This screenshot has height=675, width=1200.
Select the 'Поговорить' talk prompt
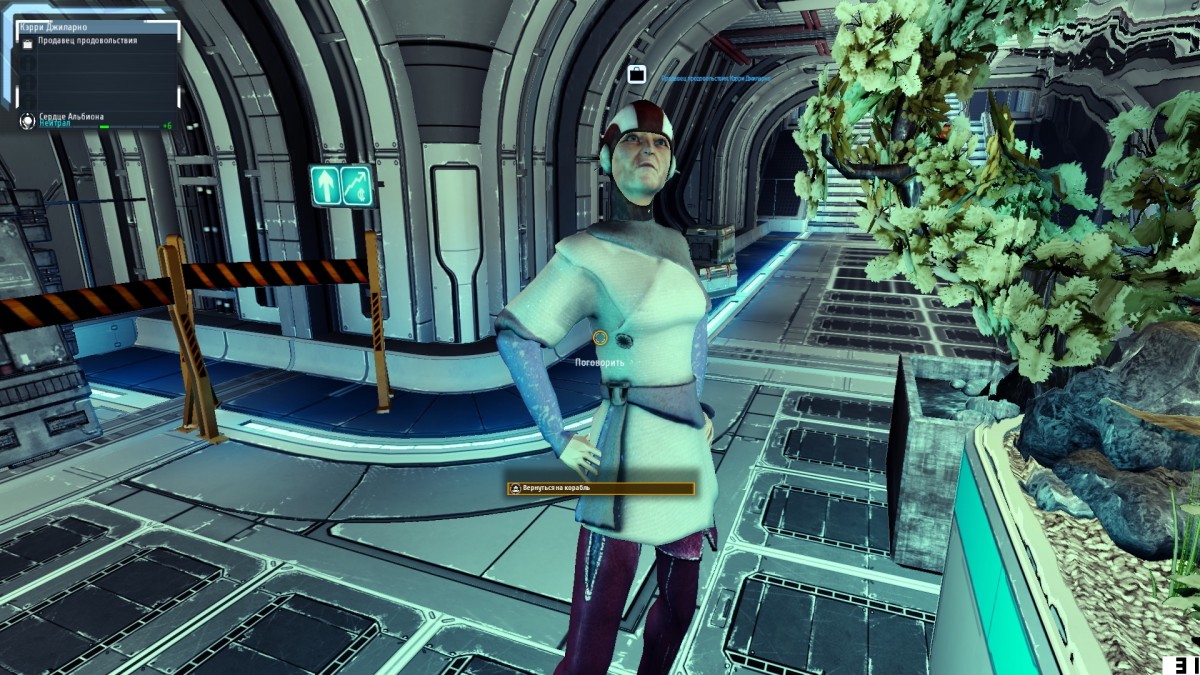point(600,362)
